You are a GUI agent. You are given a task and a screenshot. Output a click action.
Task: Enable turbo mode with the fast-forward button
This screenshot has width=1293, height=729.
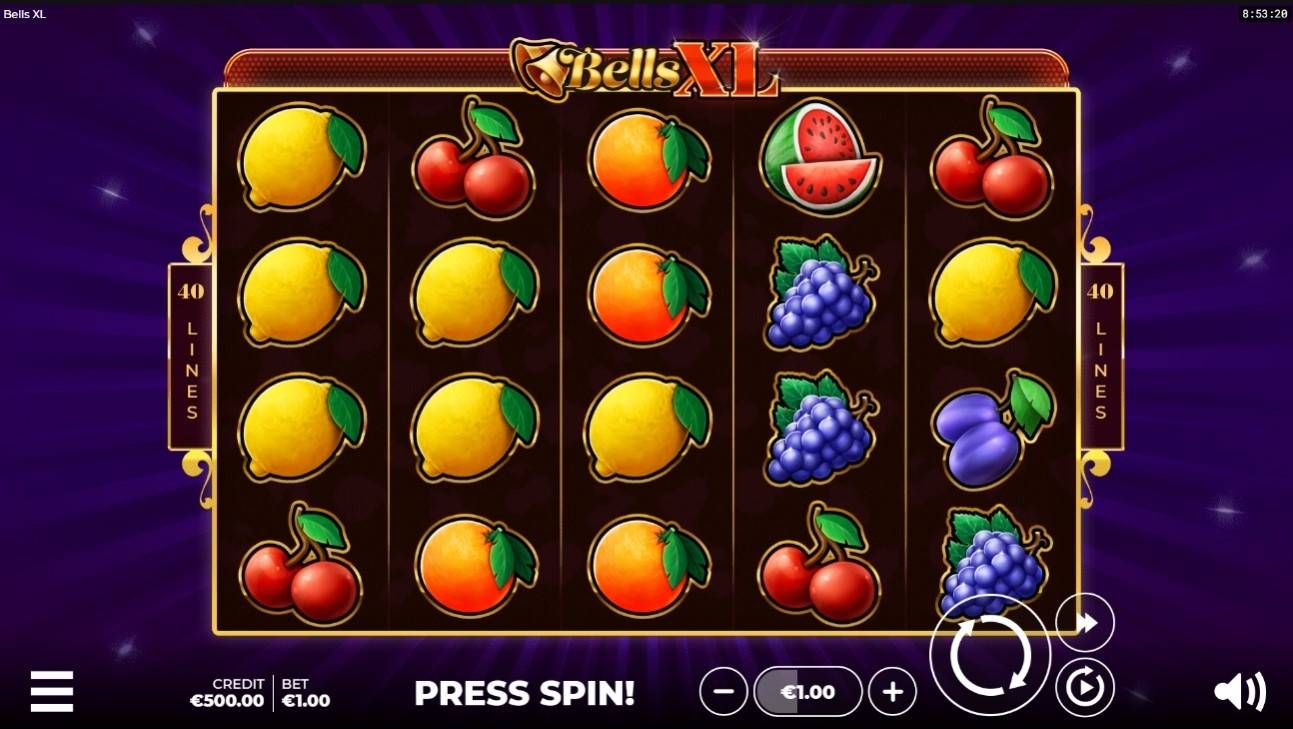point(1085,623)
